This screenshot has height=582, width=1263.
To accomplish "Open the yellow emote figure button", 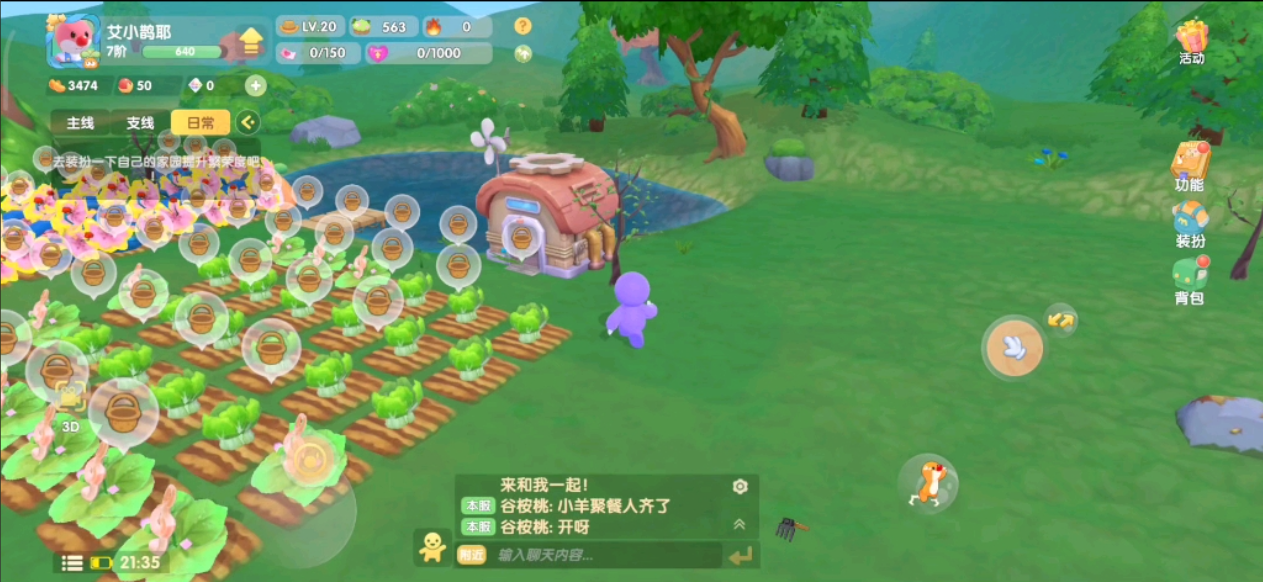I will (x=432, y=546).
